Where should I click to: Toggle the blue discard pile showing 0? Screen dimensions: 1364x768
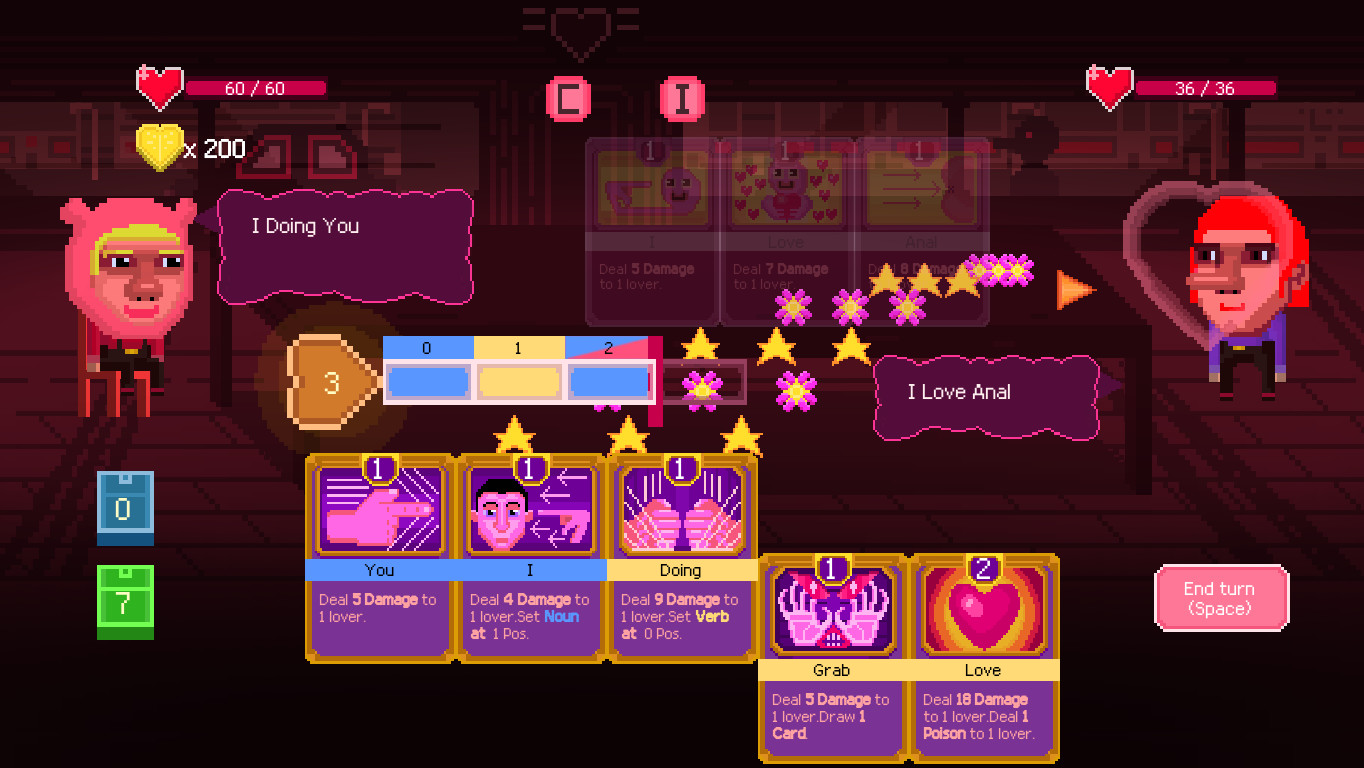tap(125, 507)
